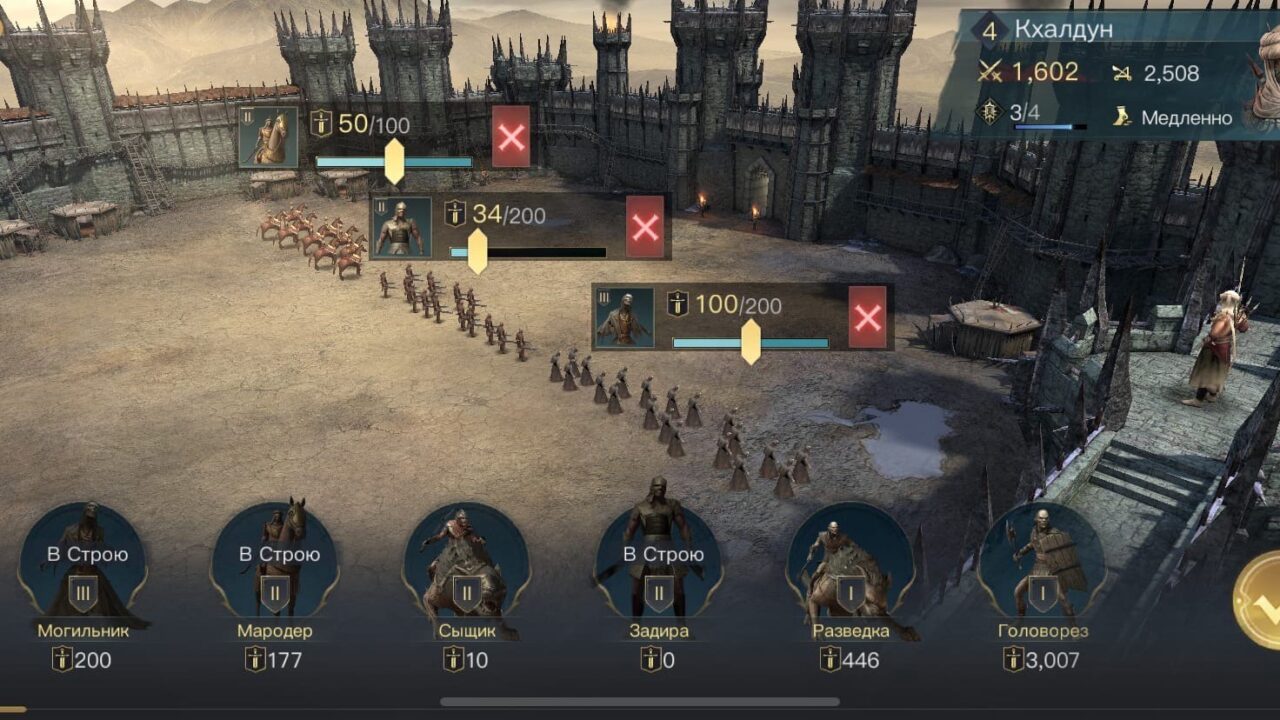The image size is (1280, 720).
Task: Click the hooded unit portrait thumbnail
Action: coord(625,317)
